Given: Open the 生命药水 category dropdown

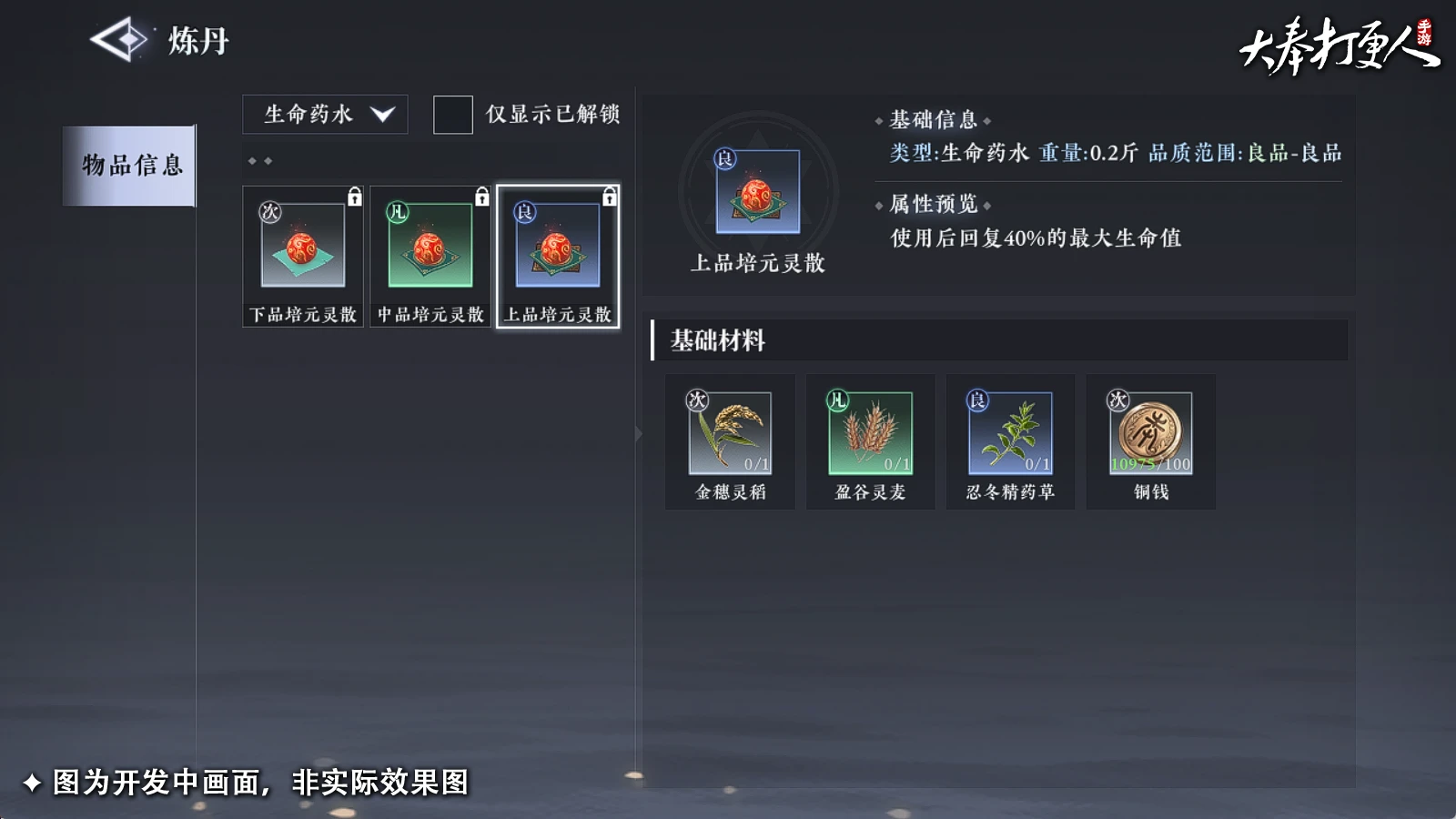Looking at the screenshot, I should 314,115.
